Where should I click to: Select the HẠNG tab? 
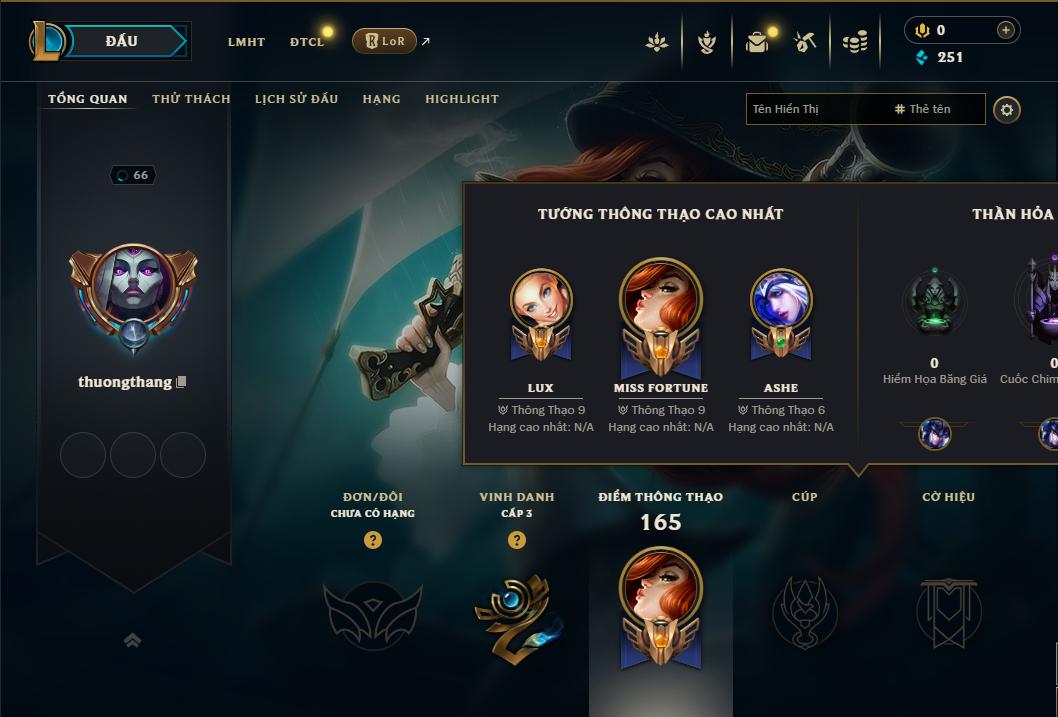[381, 99]
